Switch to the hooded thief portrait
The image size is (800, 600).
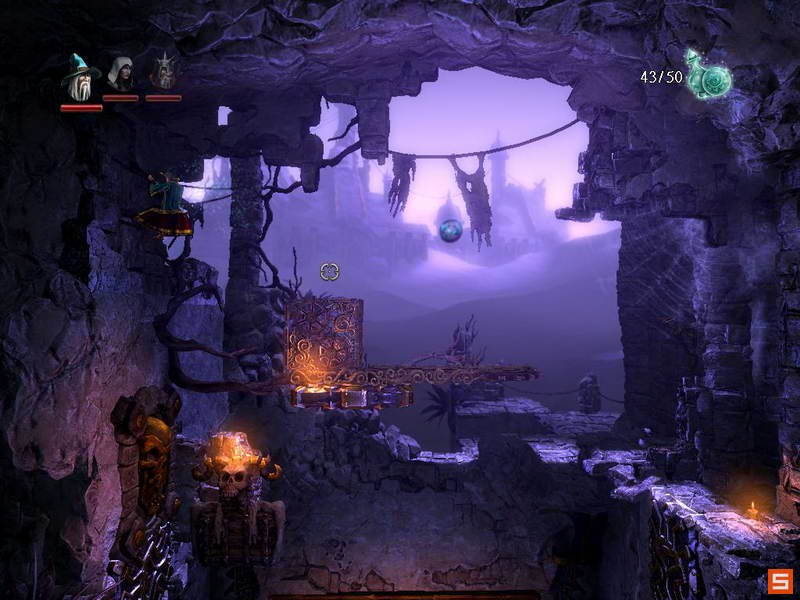120,74
